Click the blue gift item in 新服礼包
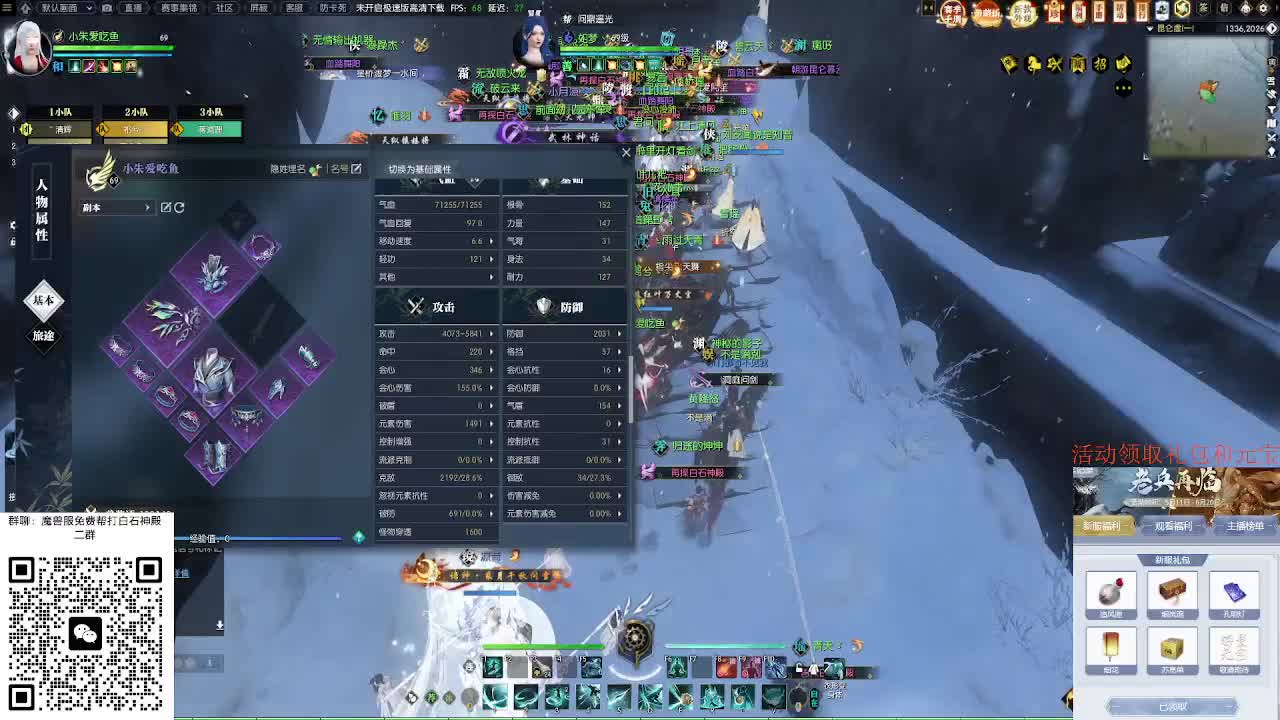 tap(1235, 592)
